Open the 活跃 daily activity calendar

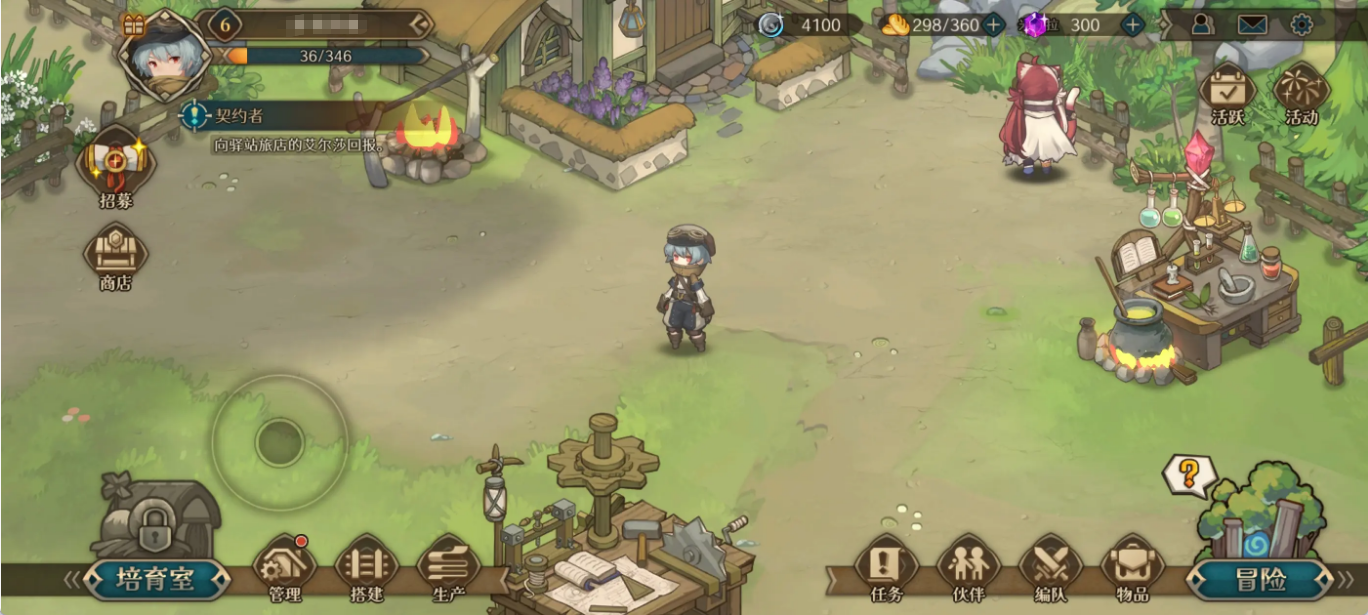[1227, 93]
